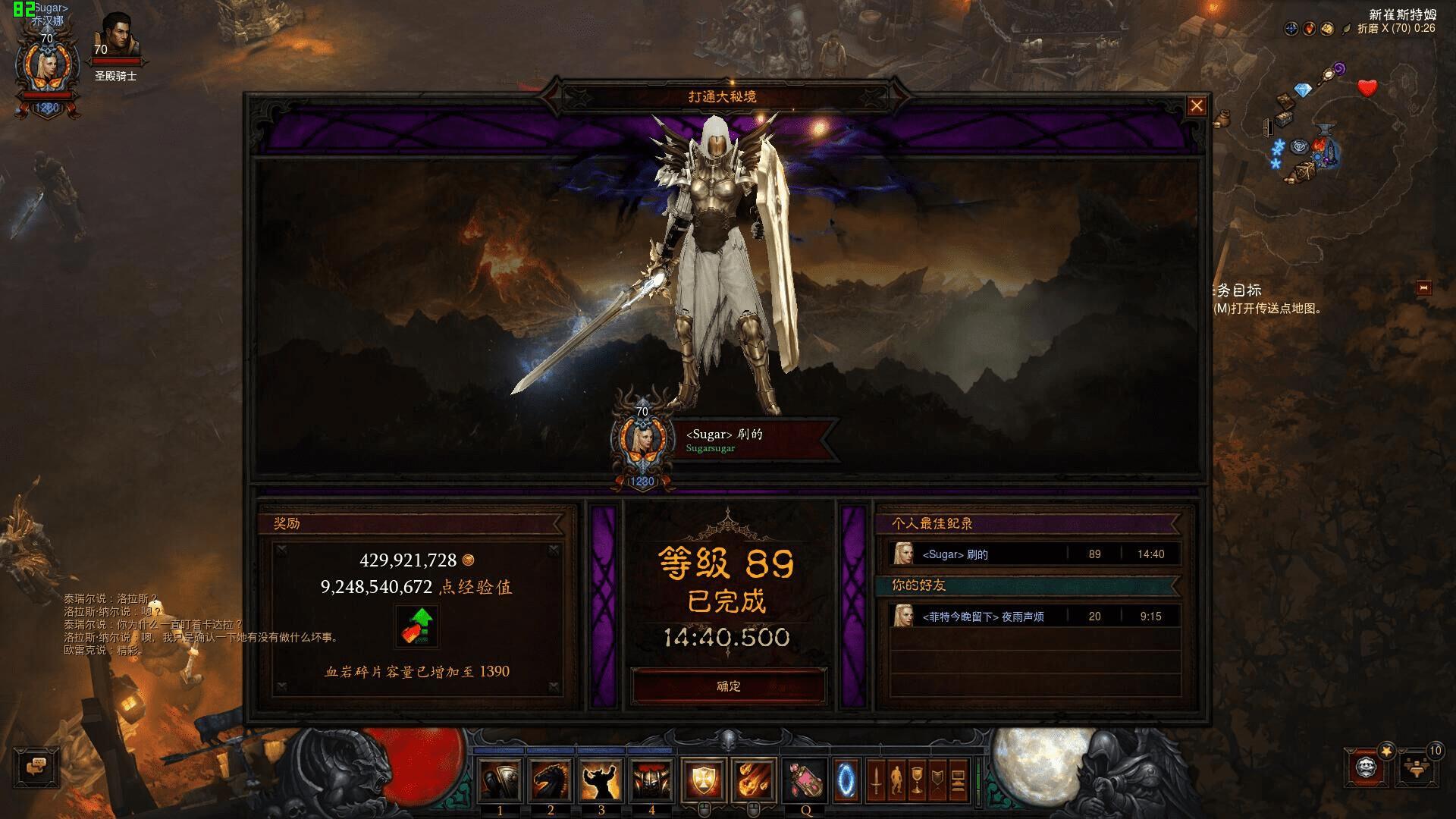Select the personal best record row
Image resolution: width=1456 pixels, height=819 pixels.
pyautogui.click(x=1034, y=554)
